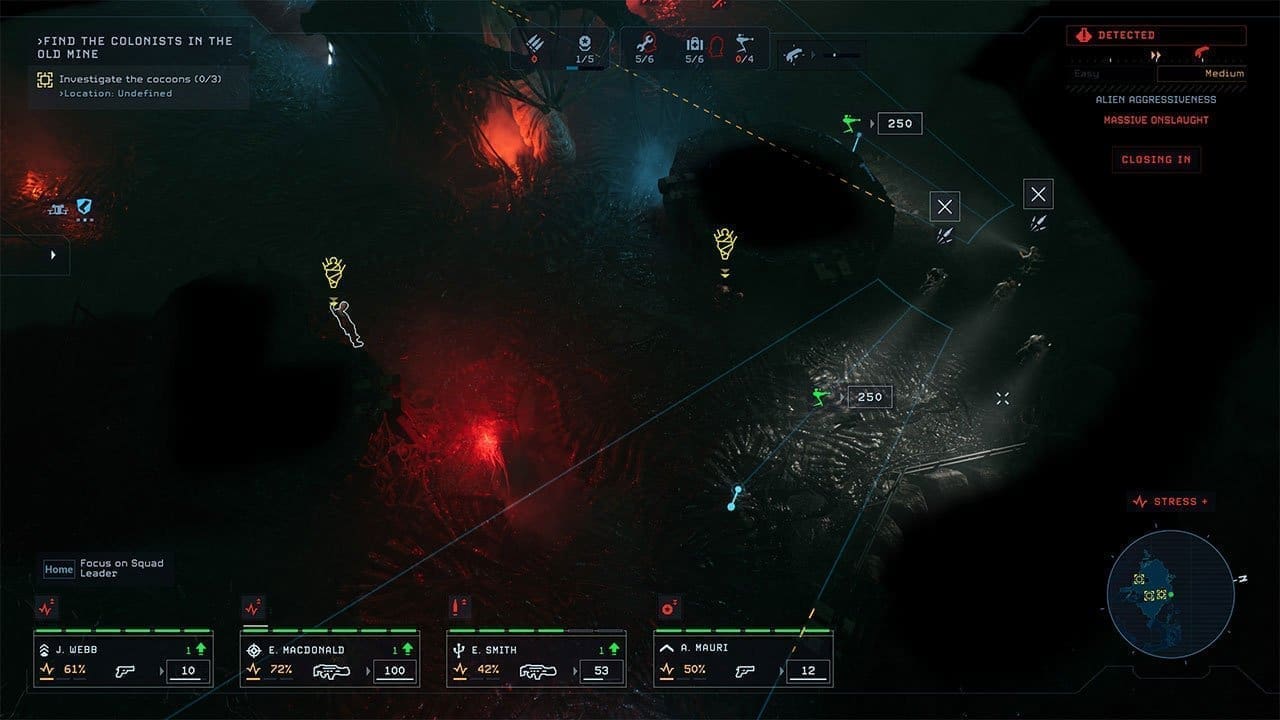Click the flare counter icon showing 1/5
This screenshot has height=720, width=1280.
pyautogui.click(x=583, y=45)
